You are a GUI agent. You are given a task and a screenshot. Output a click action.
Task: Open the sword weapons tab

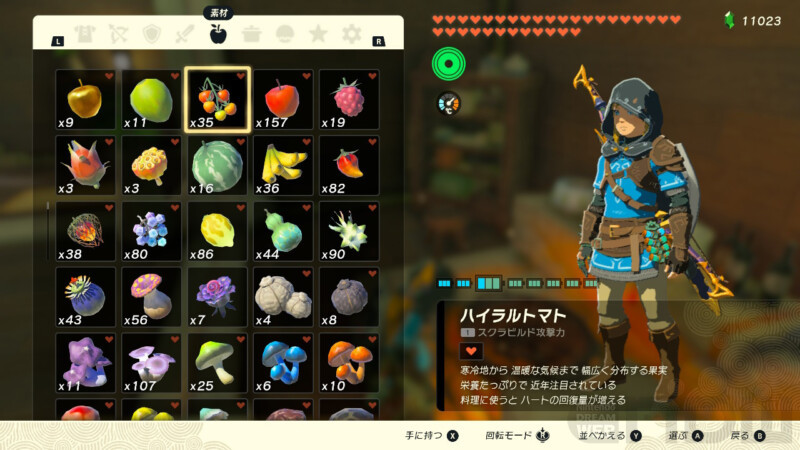click(x=185, y=35)
